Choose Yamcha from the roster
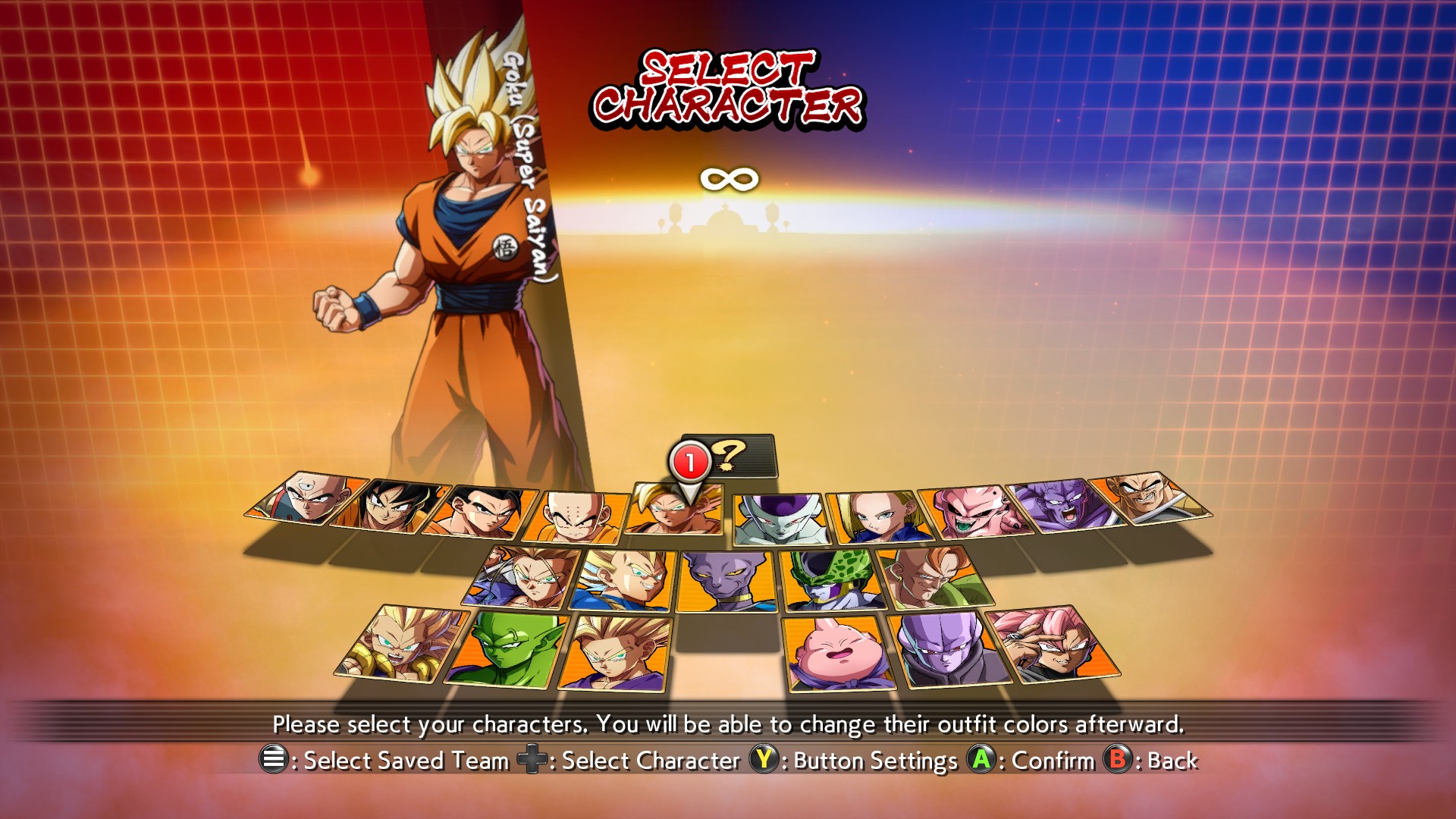Viewport: 1456px width, 819px height. click(x=390, y=506)
